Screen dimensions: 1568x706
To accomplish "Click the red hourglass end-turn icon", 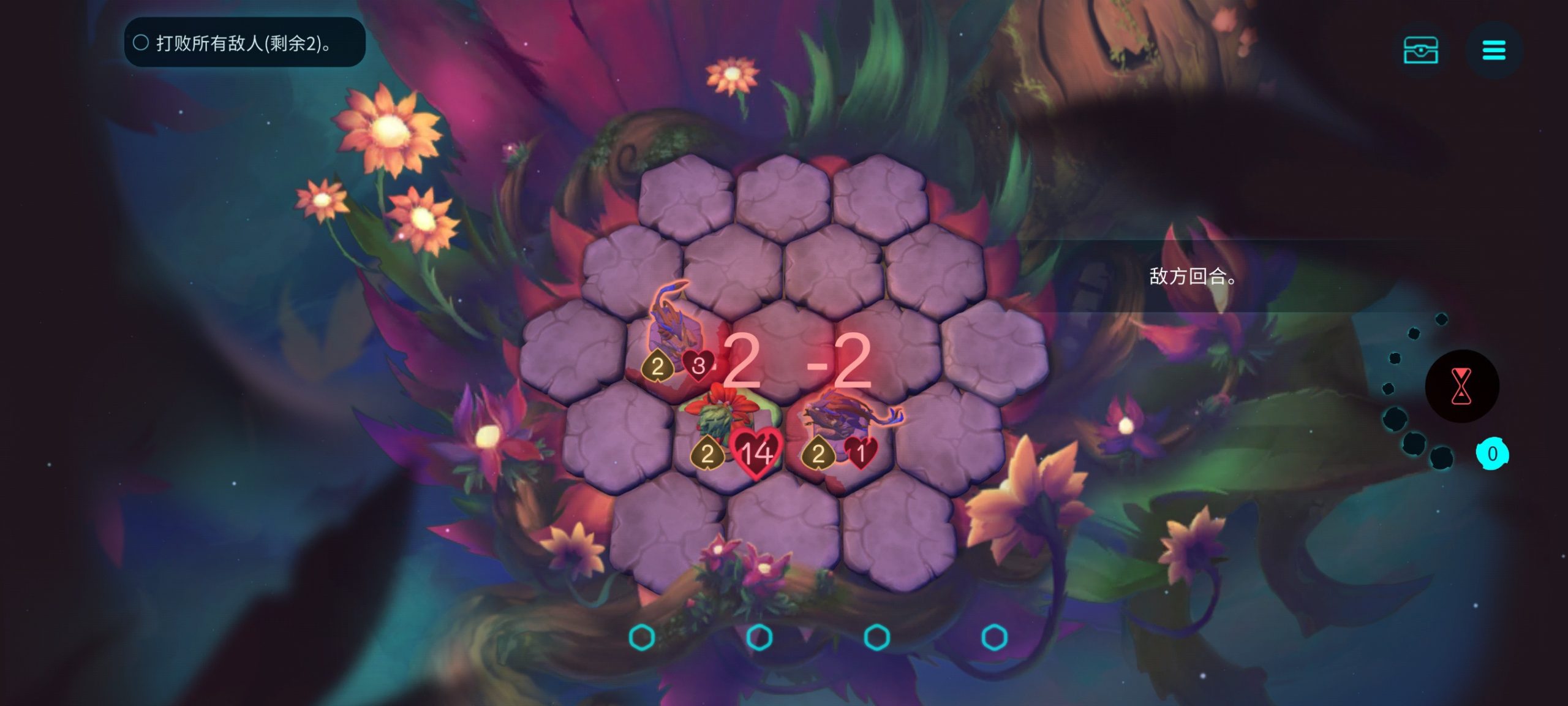I will click(x=1462, y=387).
